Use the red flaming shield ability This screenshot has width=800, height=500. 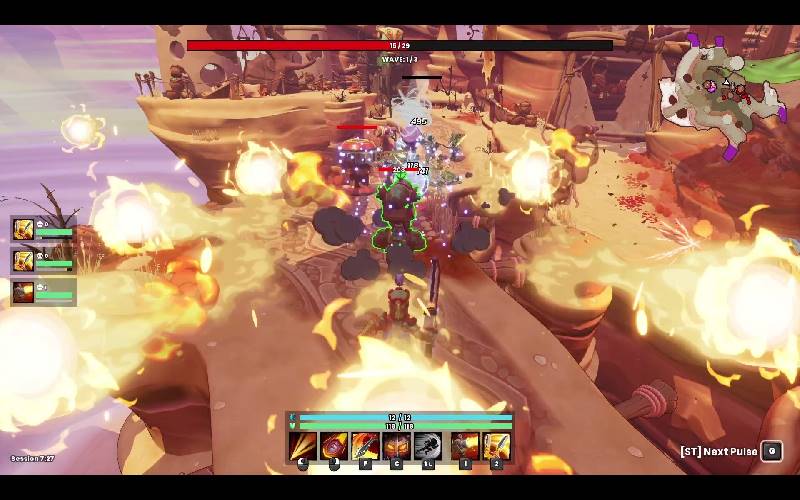[x=334, y=446]
